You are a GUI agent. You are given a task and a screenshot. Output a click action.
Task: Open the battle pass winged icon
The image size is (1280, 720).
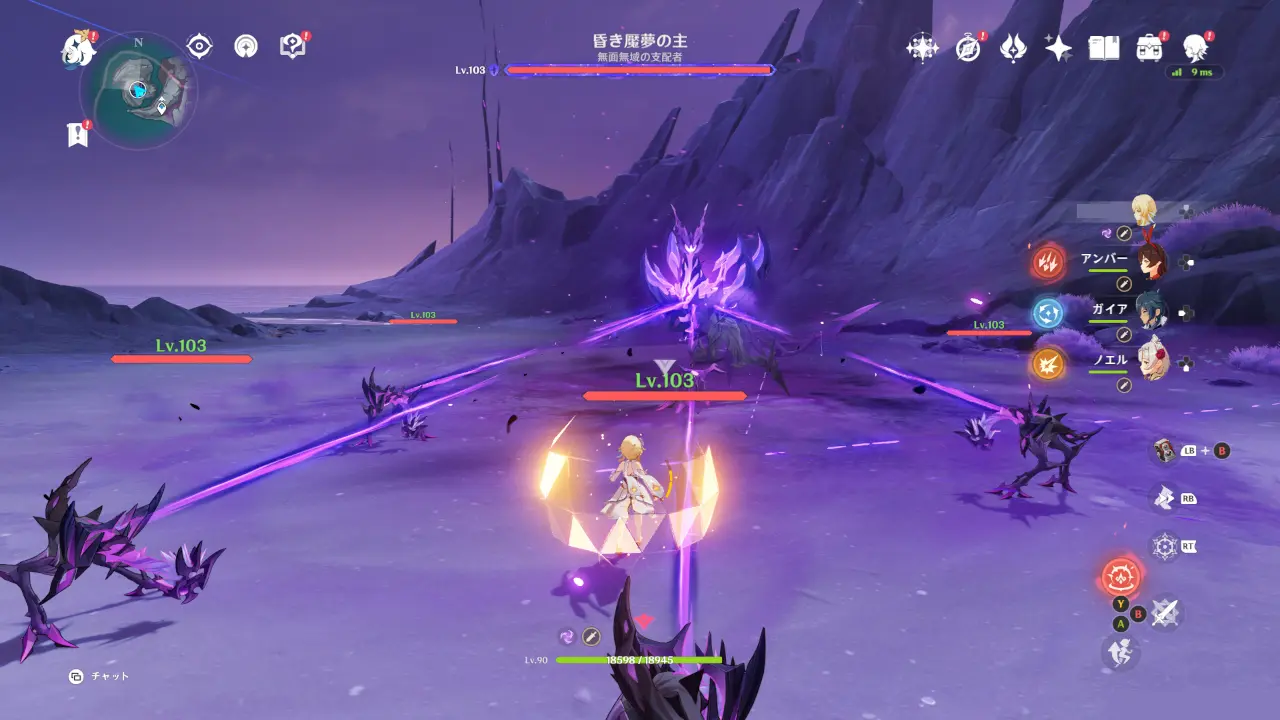click(x=1013, y=47)
